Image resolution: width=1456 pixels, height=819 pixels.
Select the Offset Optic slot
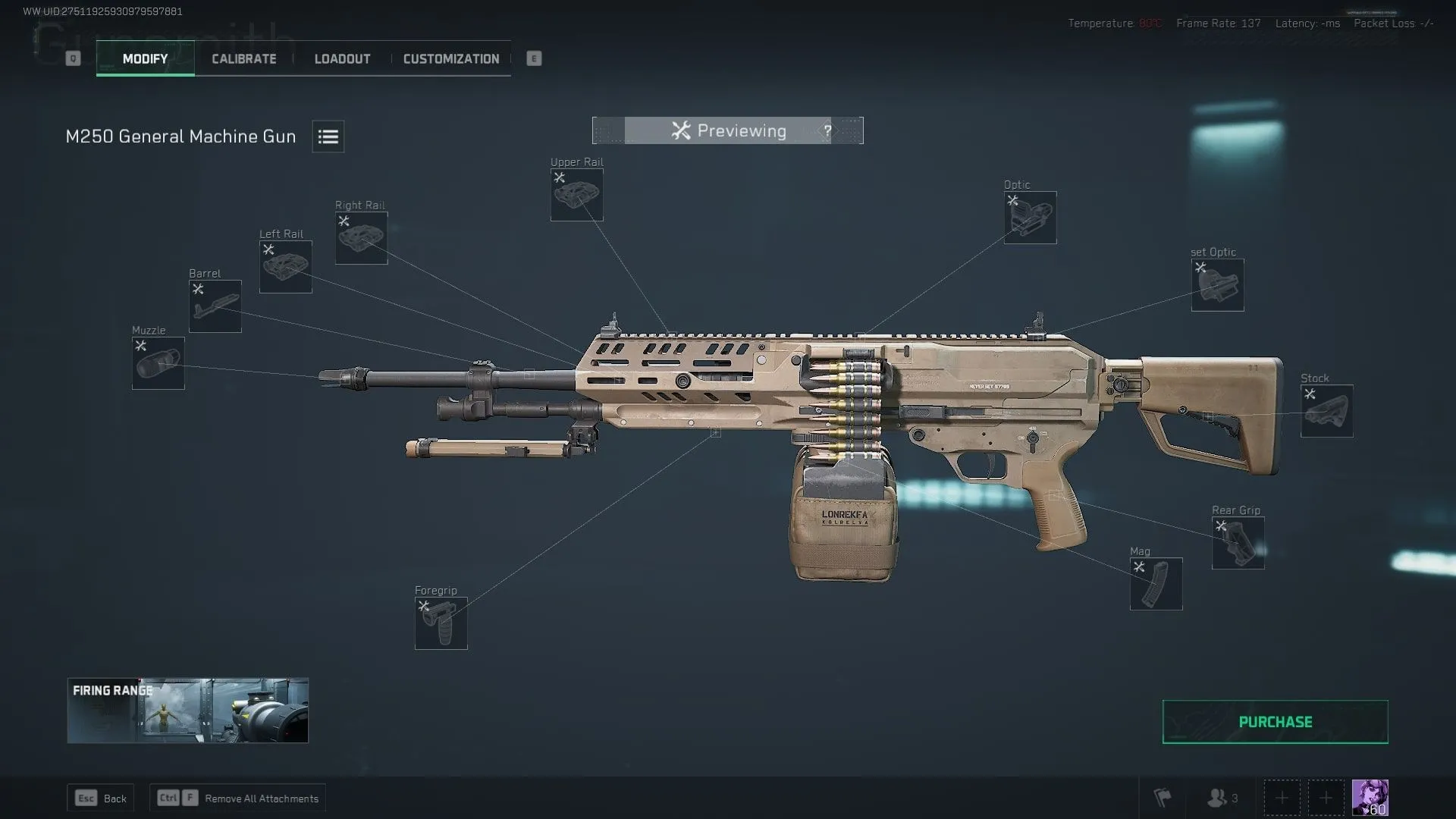pyautogui.click(x=1217, y=285)
